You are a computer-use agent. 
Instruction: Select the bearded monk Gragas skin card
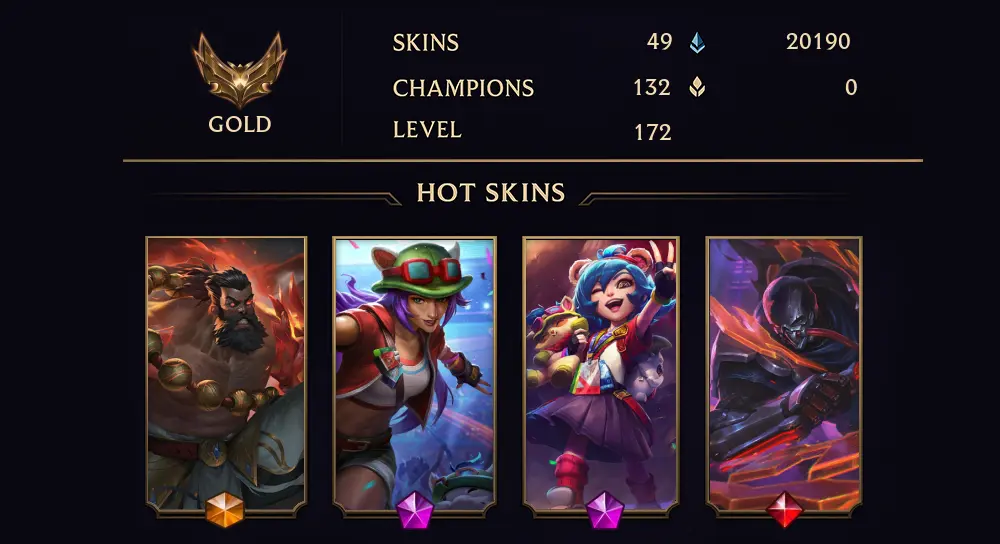click(226, 370)
